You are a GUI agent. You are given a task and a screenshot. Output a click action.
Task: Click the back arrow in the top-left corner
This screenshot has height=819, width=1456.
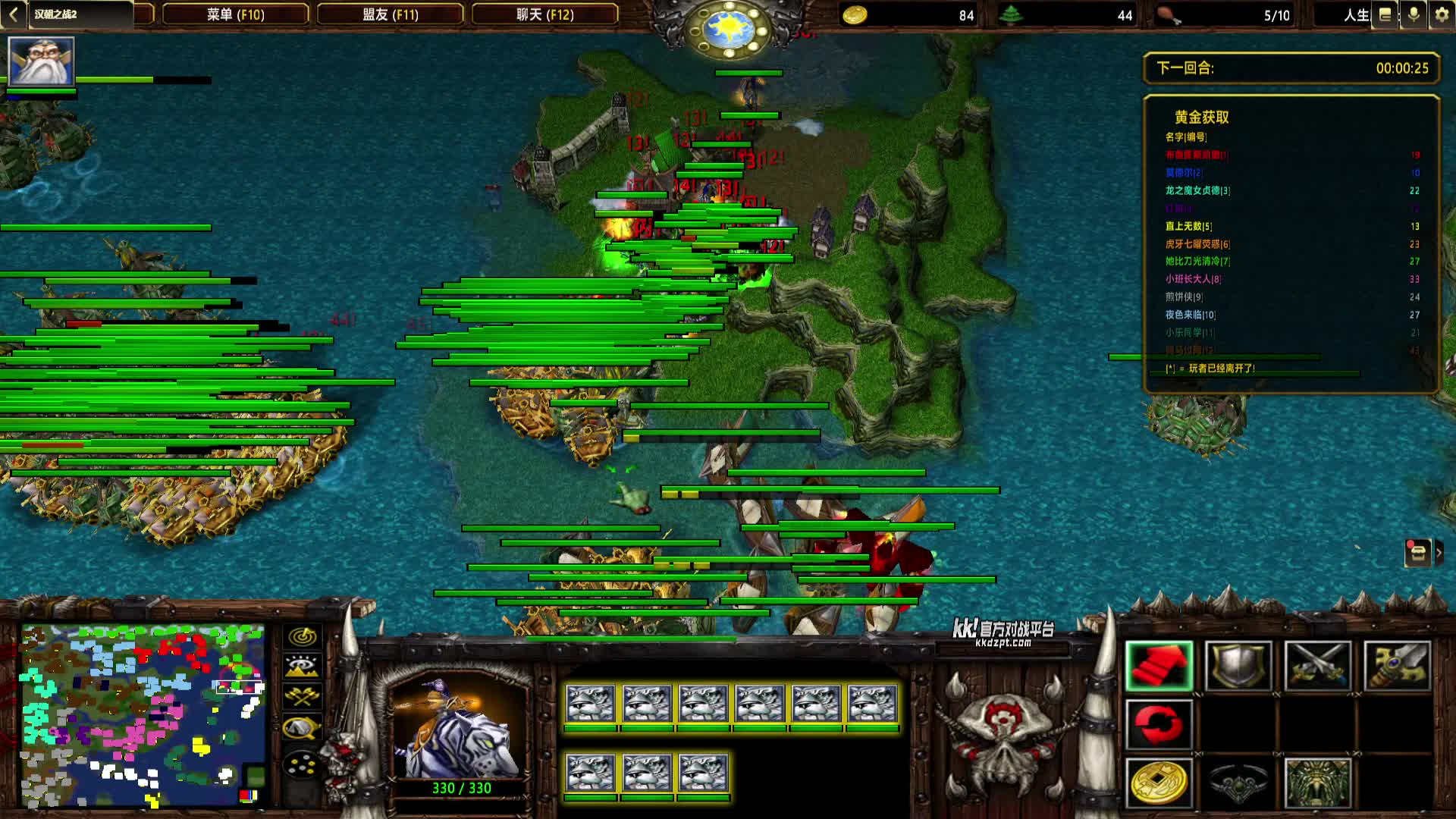(x=13, y=14)
